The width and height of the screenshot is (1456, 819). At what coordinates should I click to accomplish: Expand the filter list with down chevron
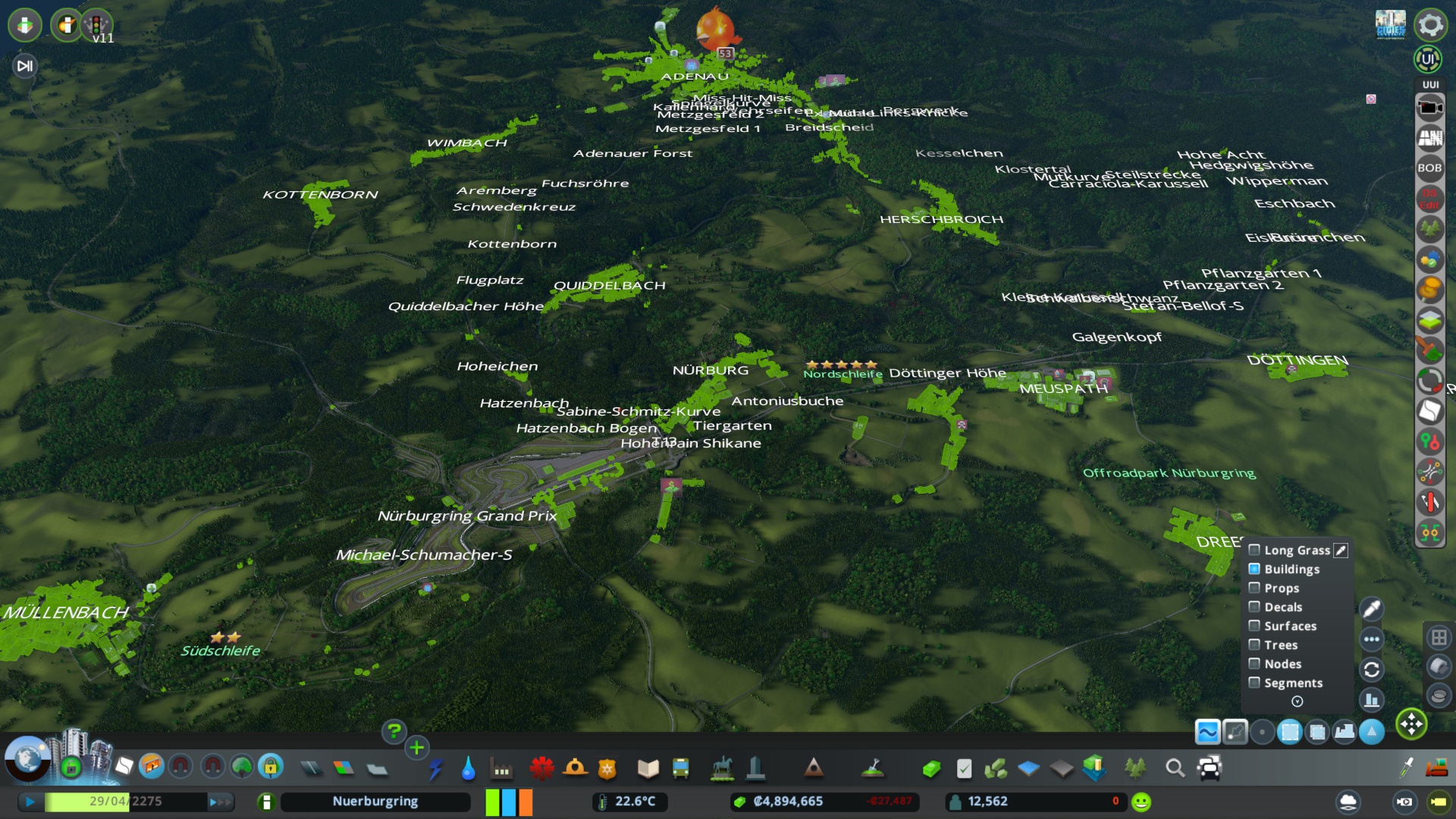coord(1297,701)
